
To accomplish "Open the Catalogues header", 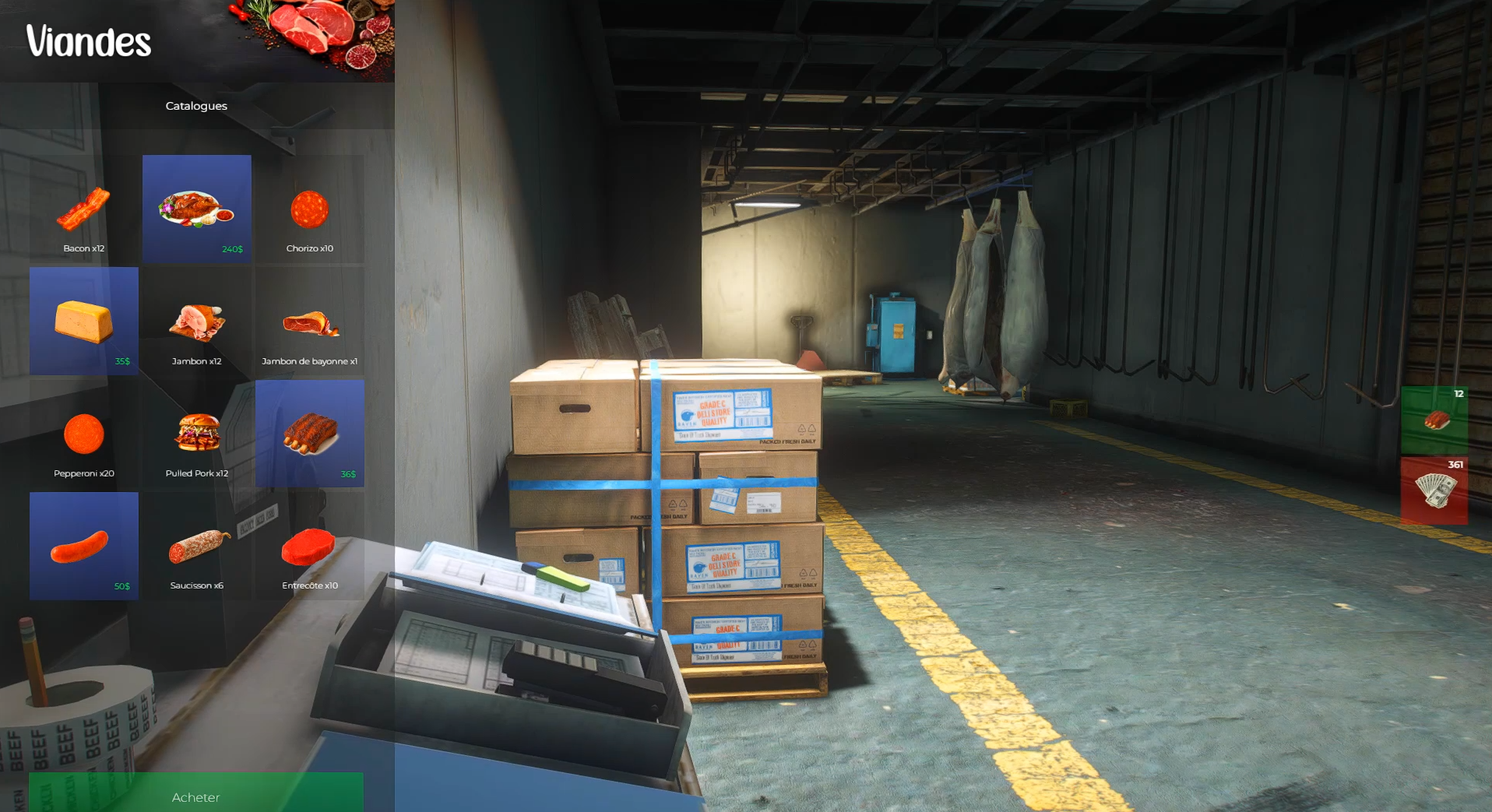I will coord(196,106).
